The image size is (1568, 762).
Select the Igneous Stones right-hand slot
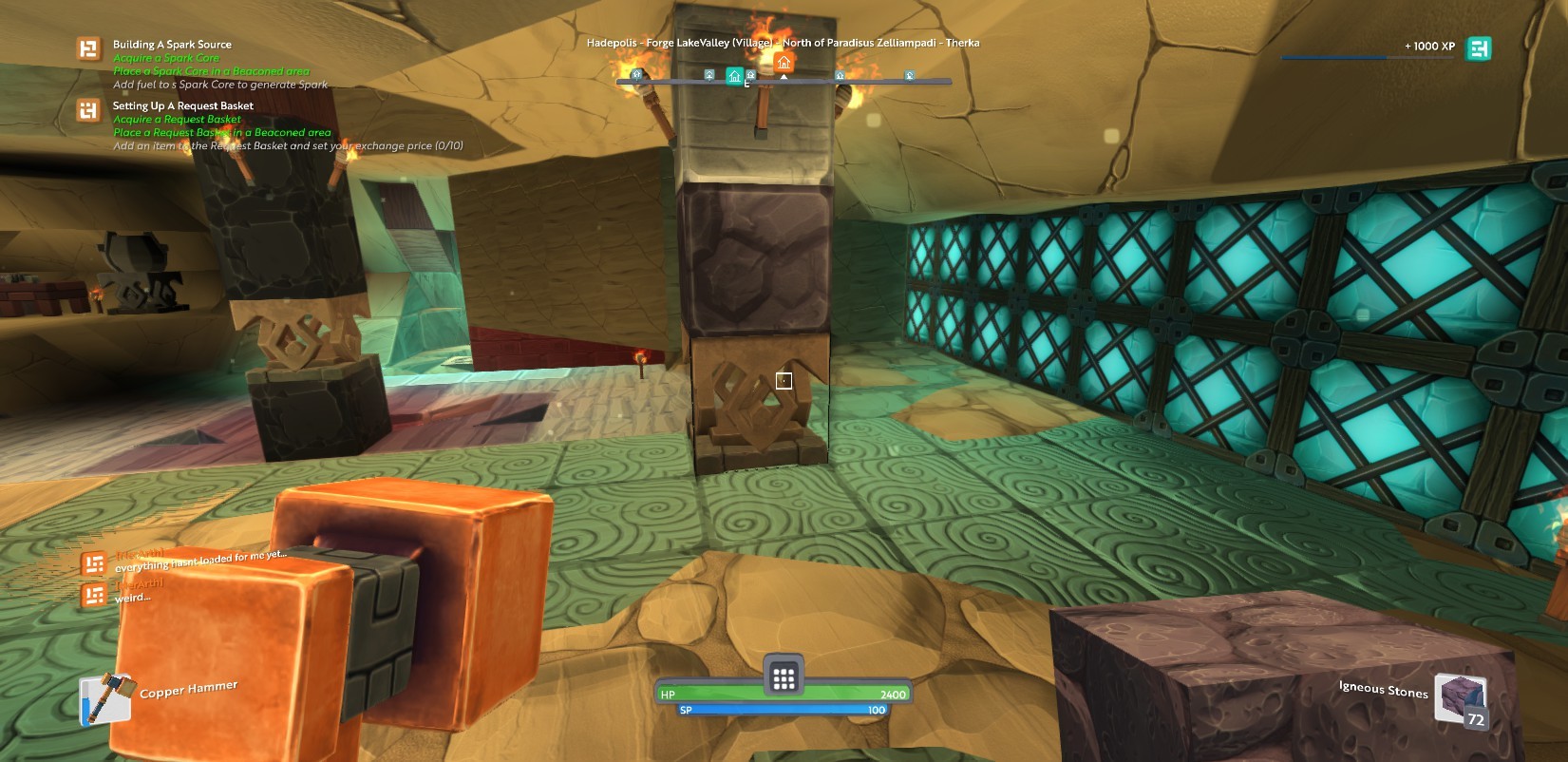point(1460,698)
